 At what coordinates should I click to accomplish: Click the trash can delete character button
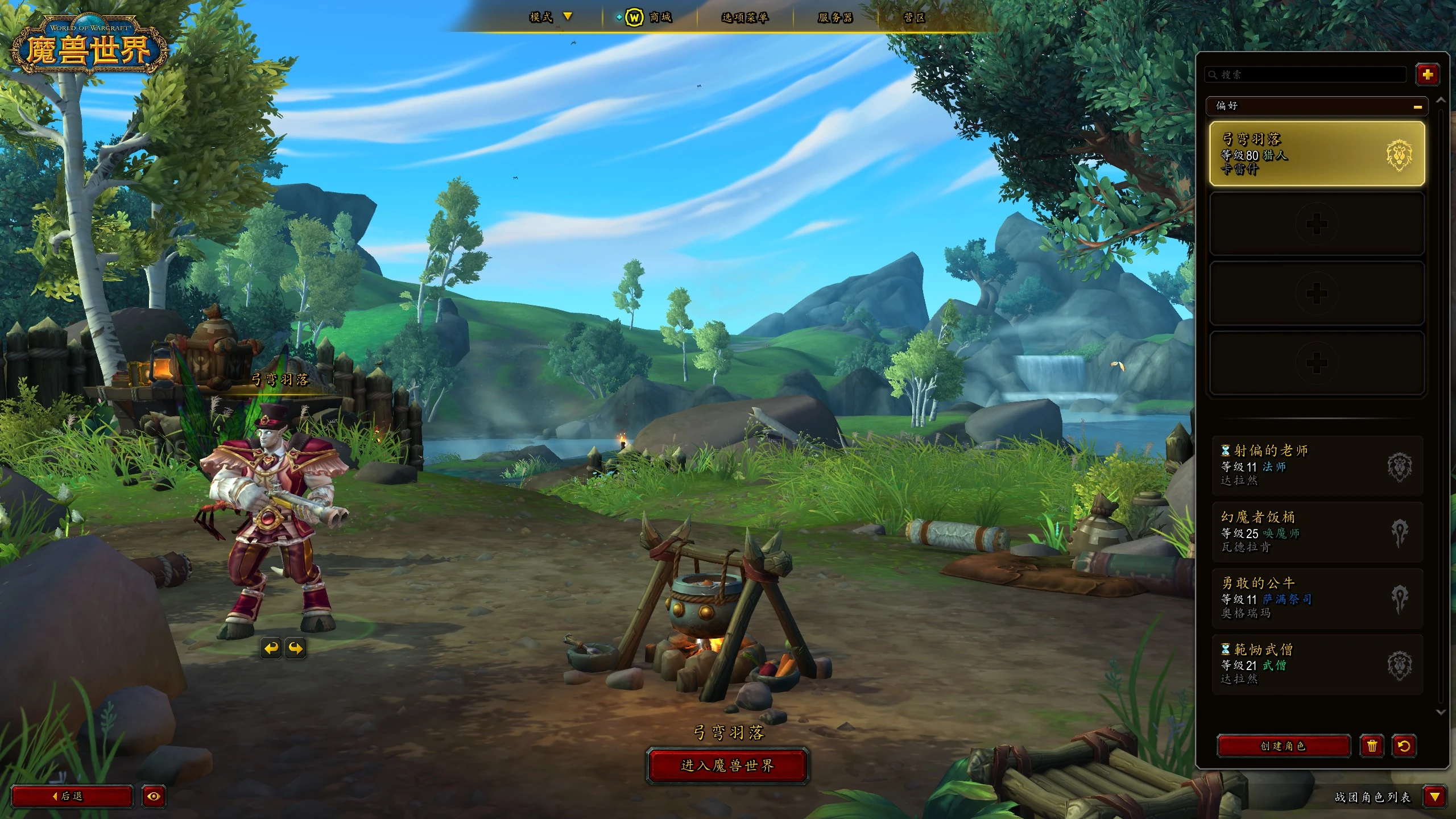pos(1372,746)
